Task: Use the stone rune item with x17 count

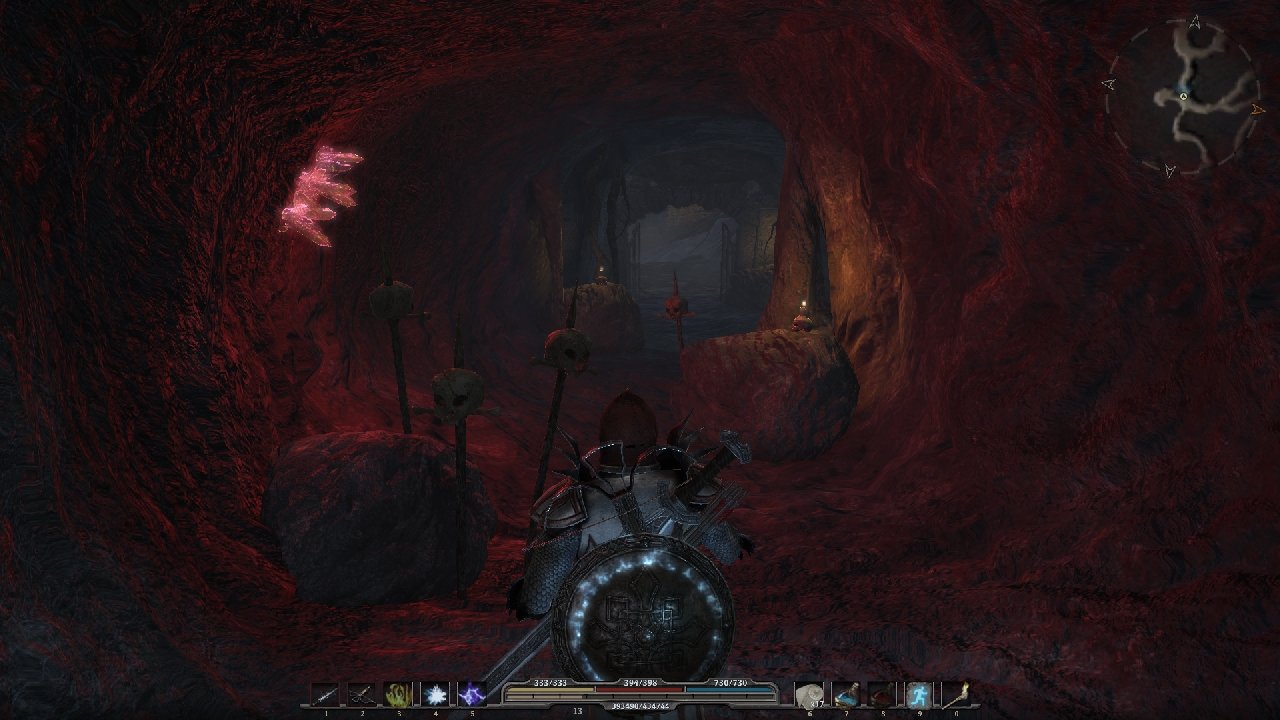Action: point(809,694)
